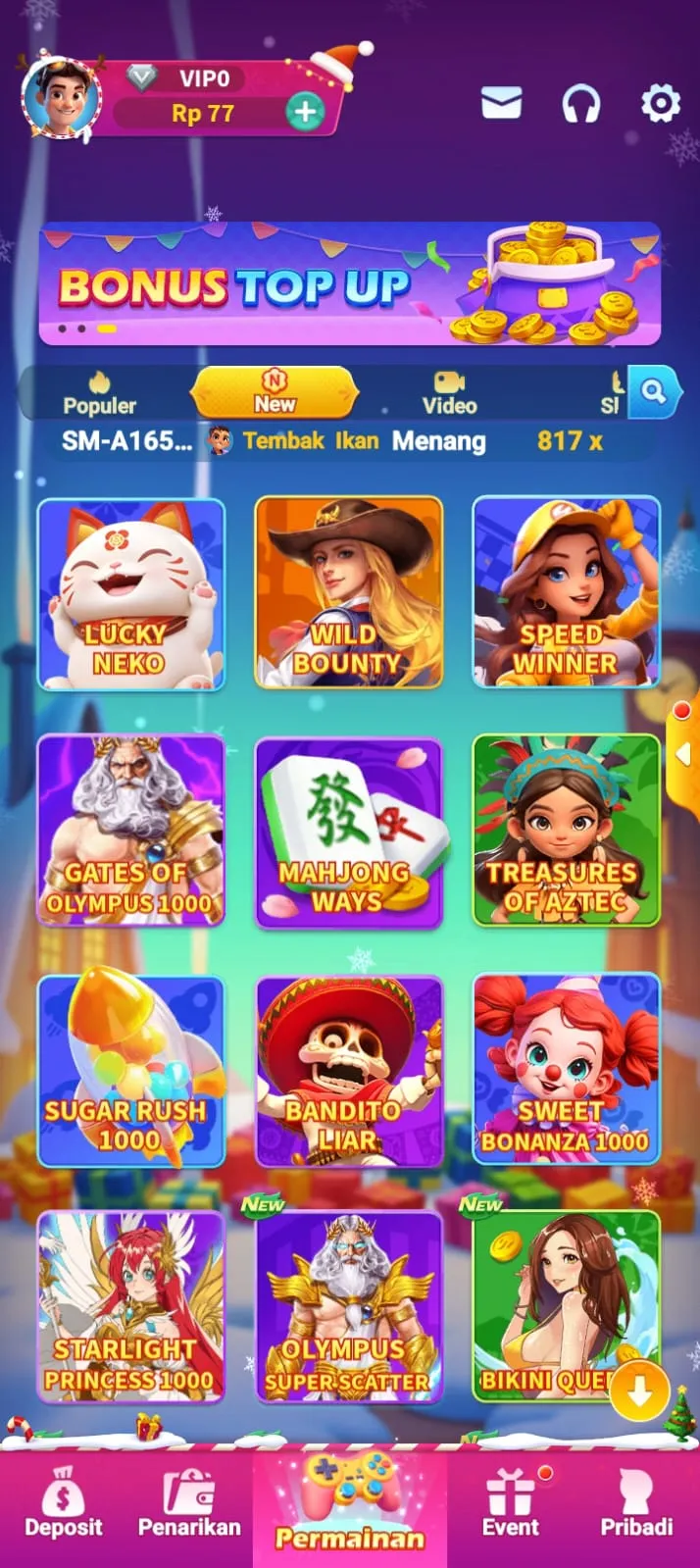Launch the Lucky Neko game
Screen dimensions: 700x1568
point(131,593)
